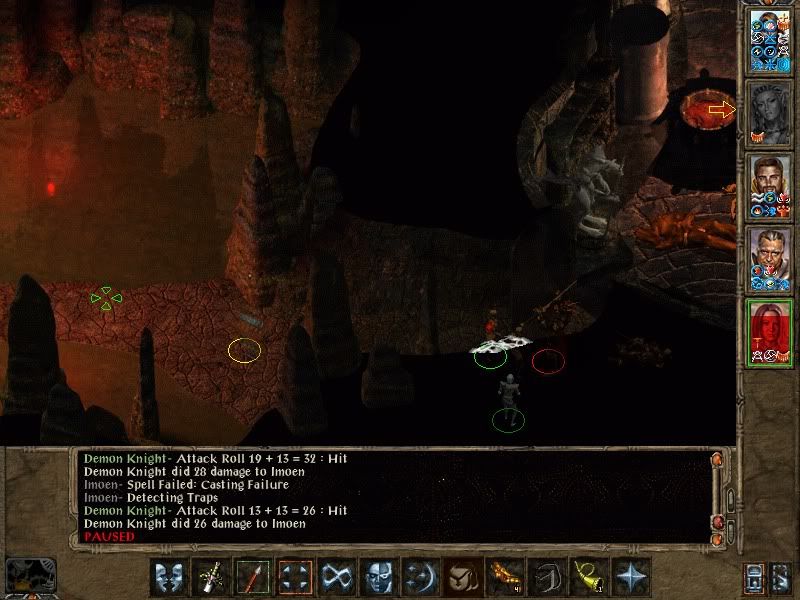Screen dimensions: 800x600
Task: Select the grey-haired older man portrait
Action: point(770,259)
